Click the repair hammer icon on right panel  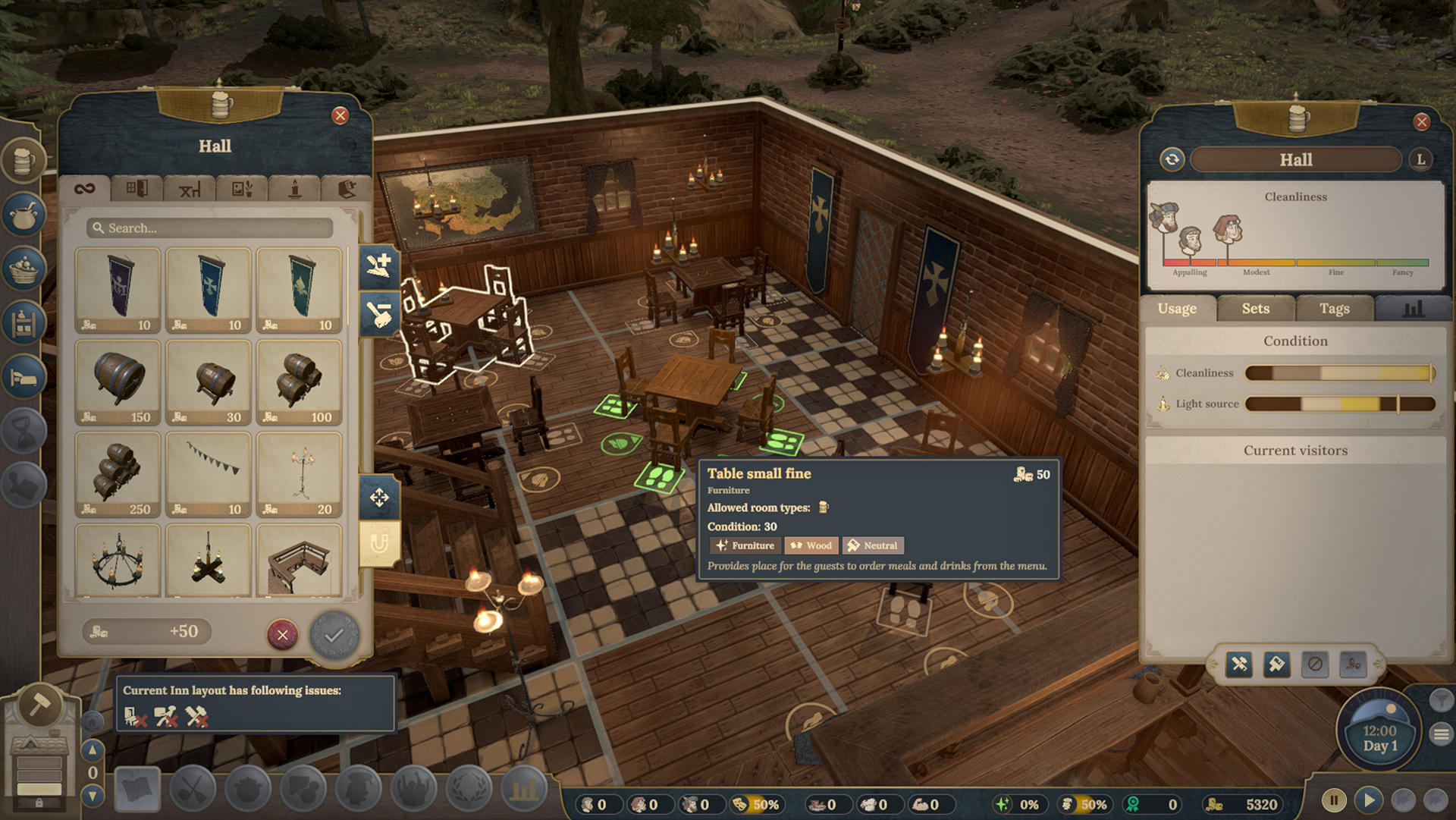point(1238,664)
